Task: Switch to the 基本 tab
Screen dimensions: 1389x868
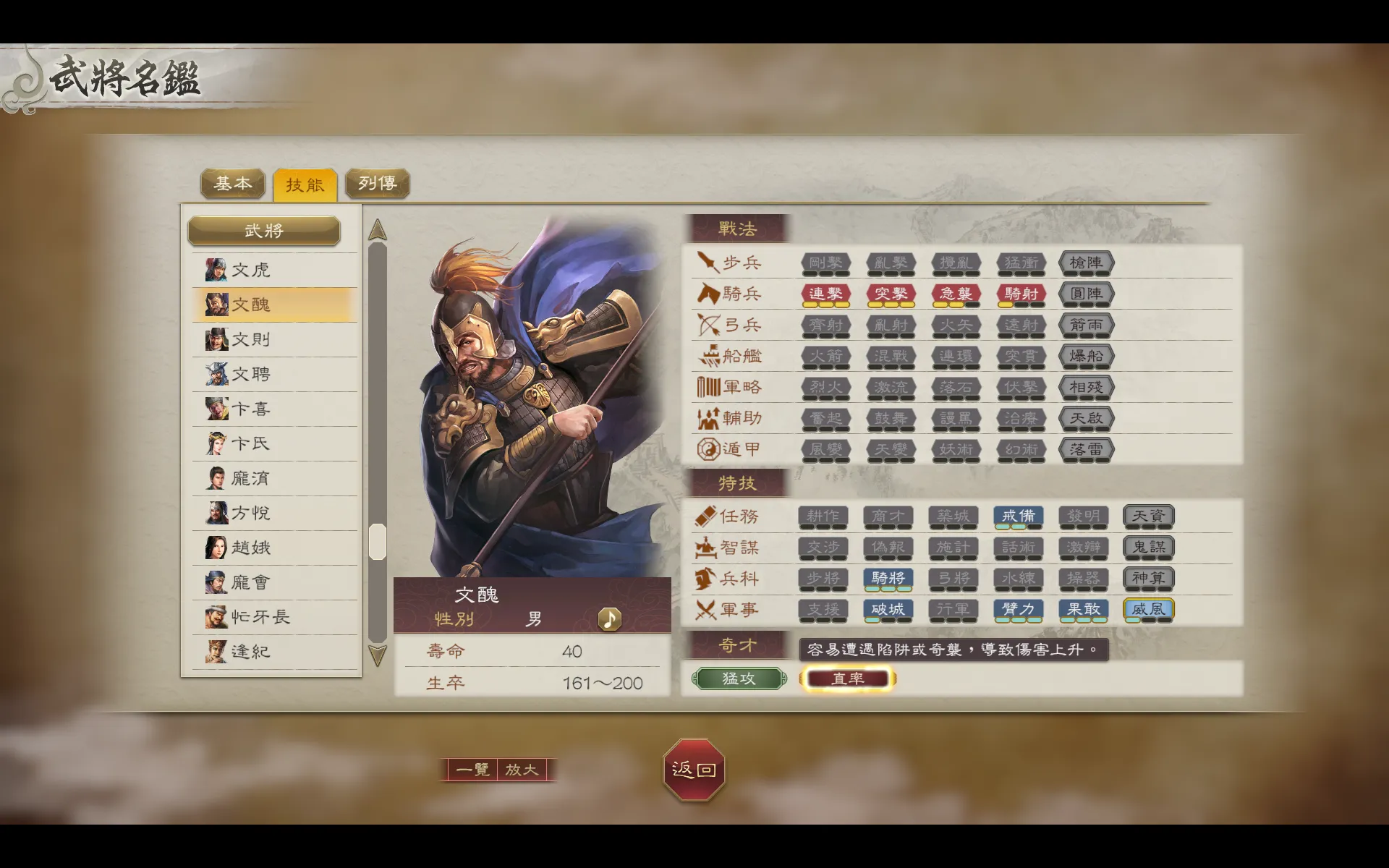Action: click(x=232, y=184)
